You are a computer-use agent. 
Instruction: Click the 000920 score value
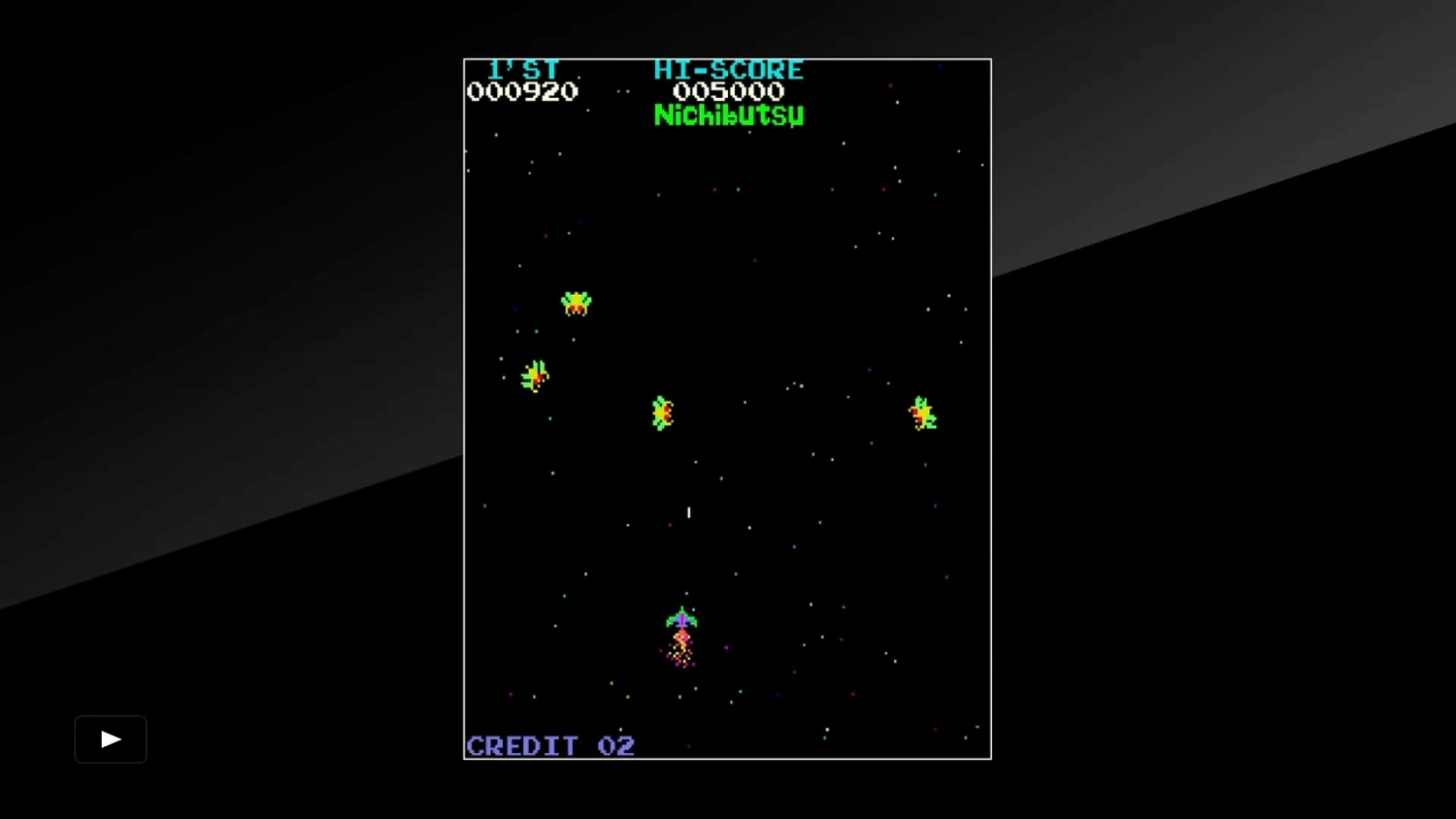[524, 91]
